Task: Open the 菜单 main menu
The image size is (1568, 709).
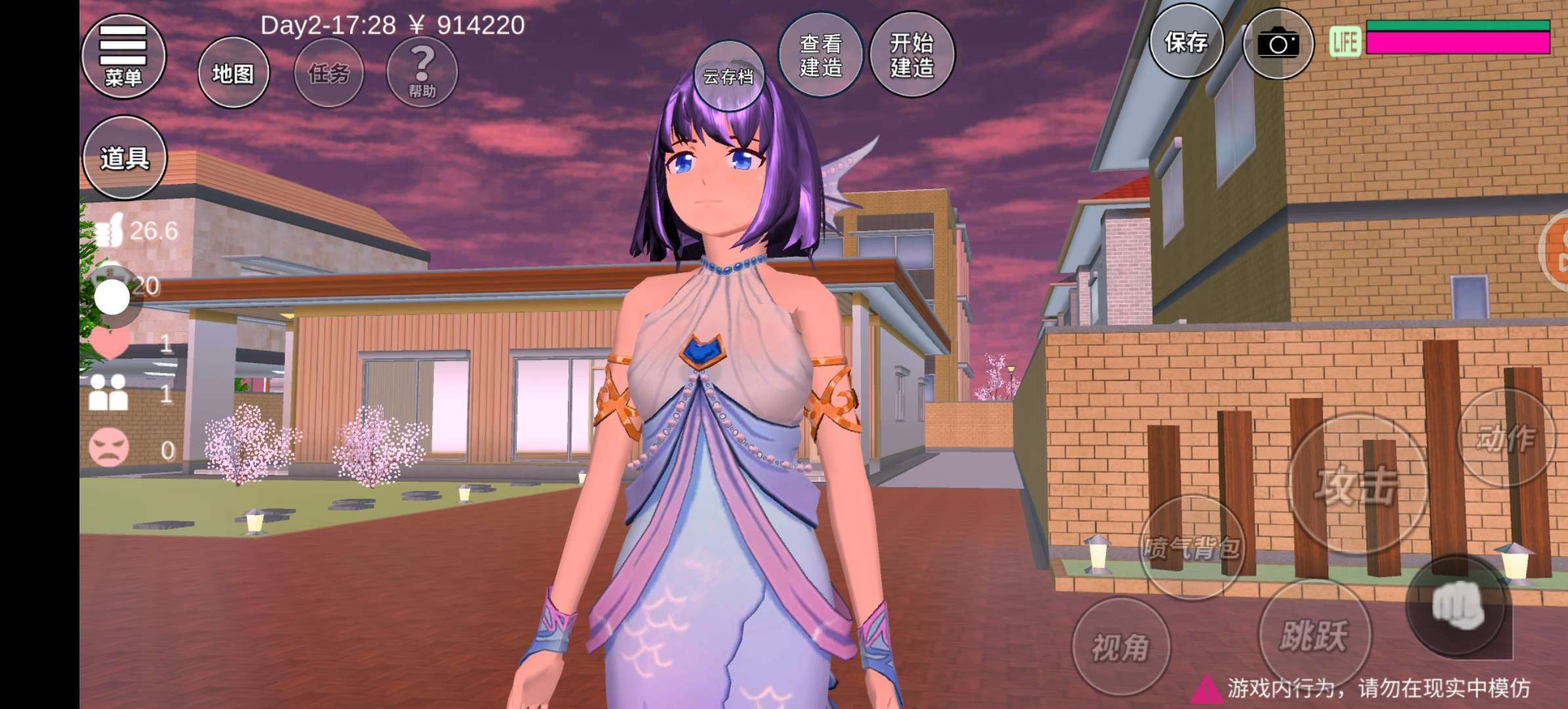Action: tap(123, 56)
